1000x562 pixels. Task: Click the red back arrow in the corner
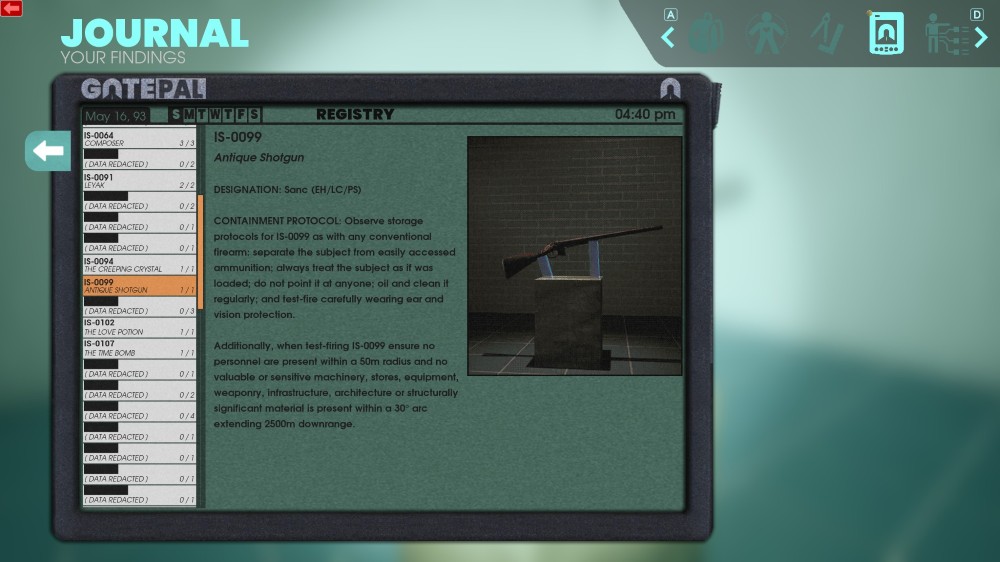[12, 8]
